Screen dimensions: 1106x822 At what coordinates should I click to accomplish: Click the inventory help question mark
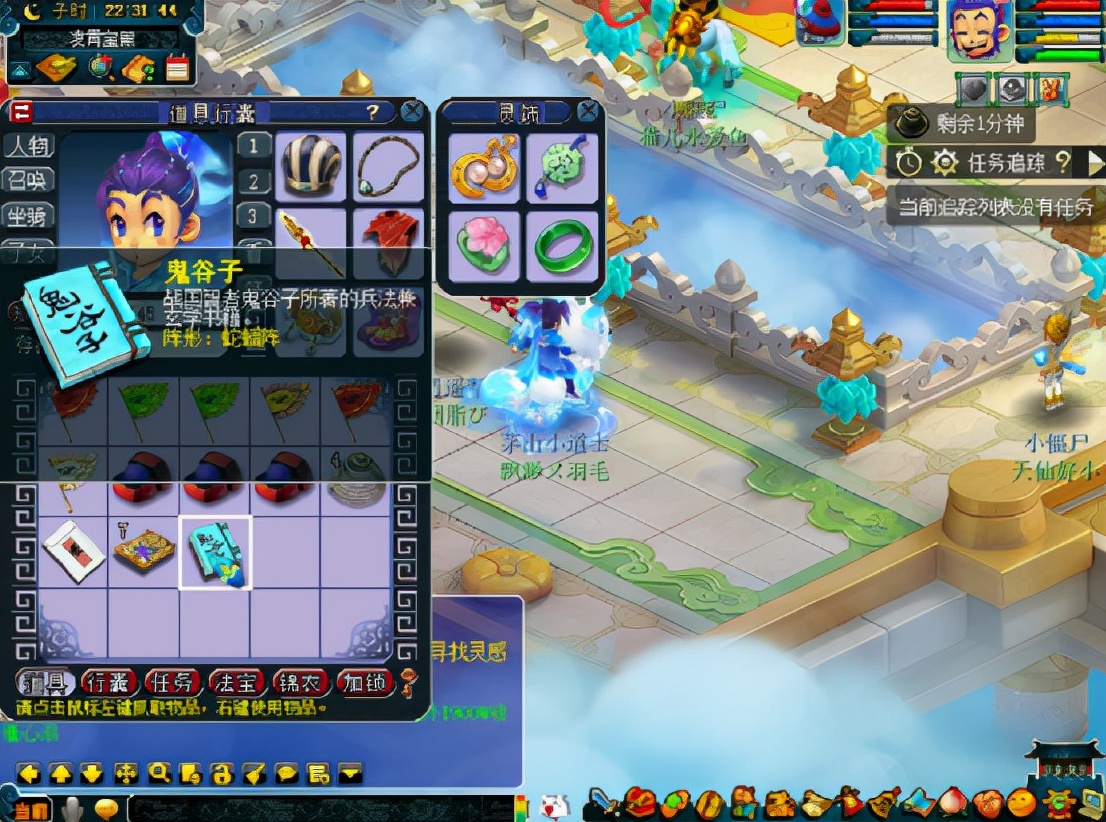coord(372,112)
